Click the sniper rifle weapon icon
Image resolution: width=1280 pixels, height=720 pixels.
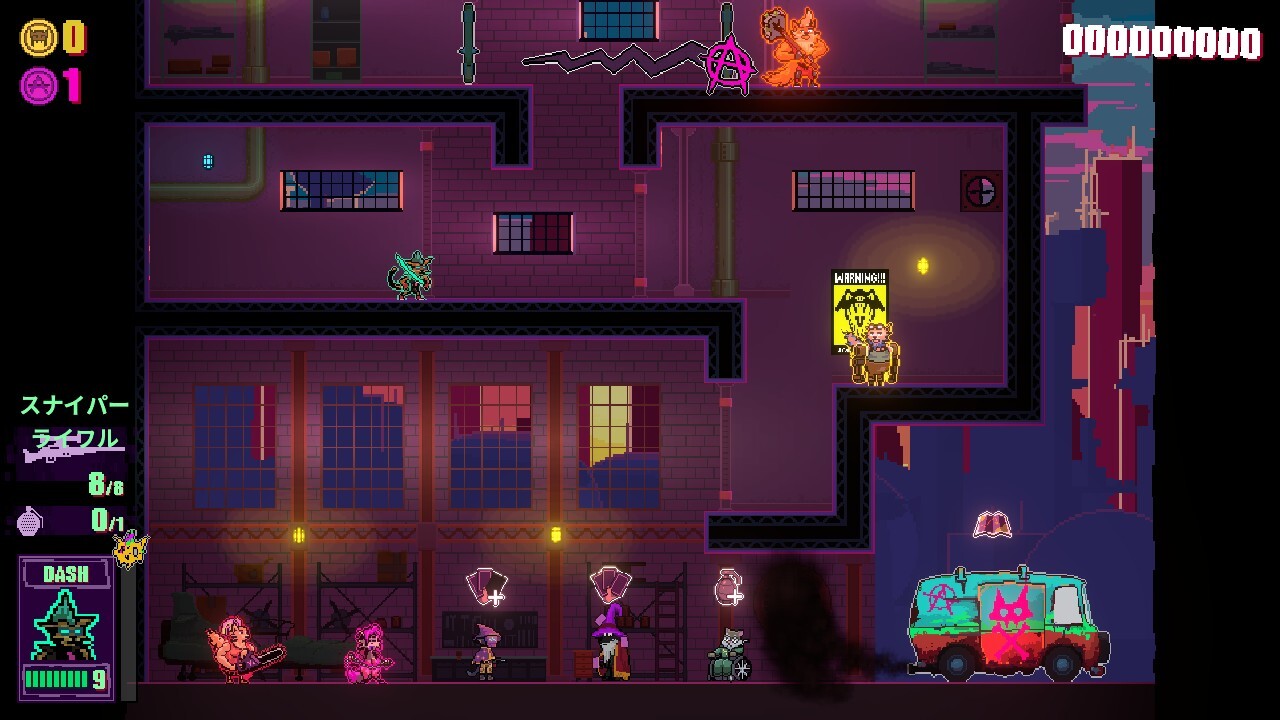pos(68,455)
